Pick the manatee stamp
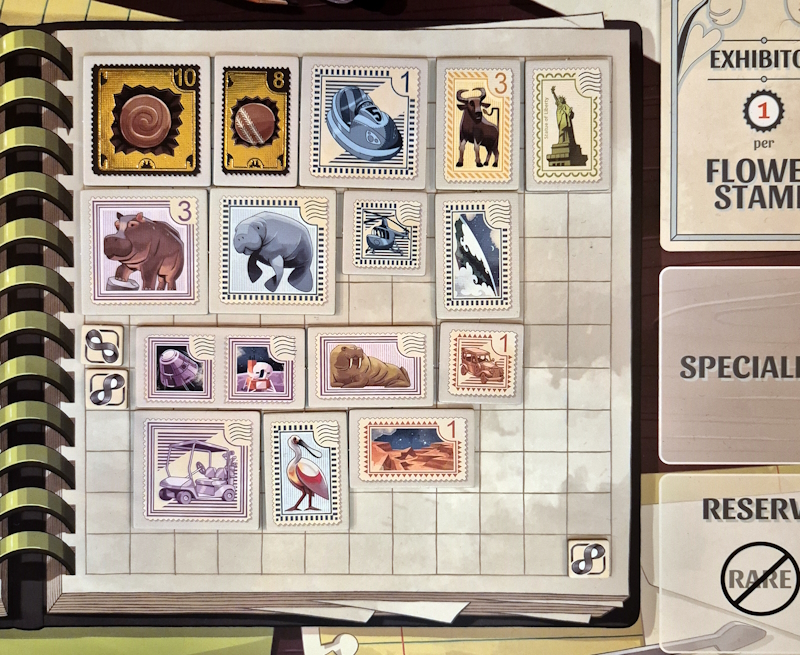The width and height of the screenshot is (800, 655). (273, 251)
